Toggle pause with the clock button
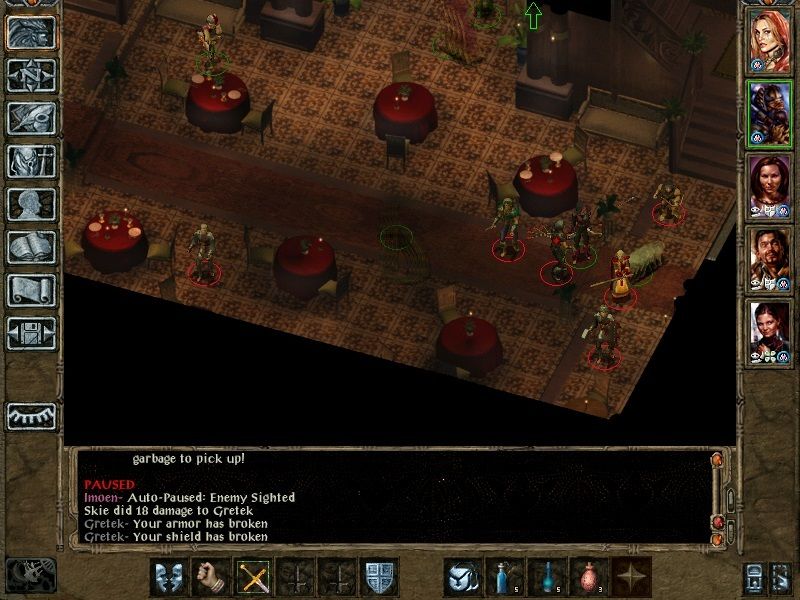800x600 pixels. 30,575
